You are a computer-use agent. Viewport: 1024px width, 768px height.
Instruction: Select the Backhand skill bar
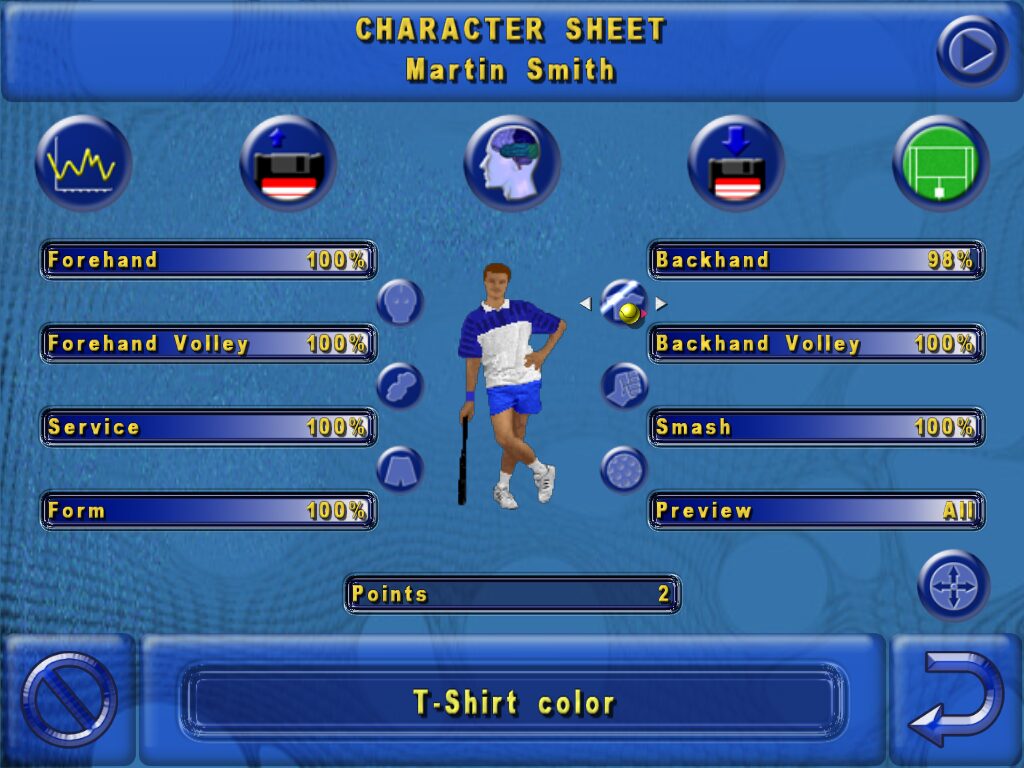[816, 260]
